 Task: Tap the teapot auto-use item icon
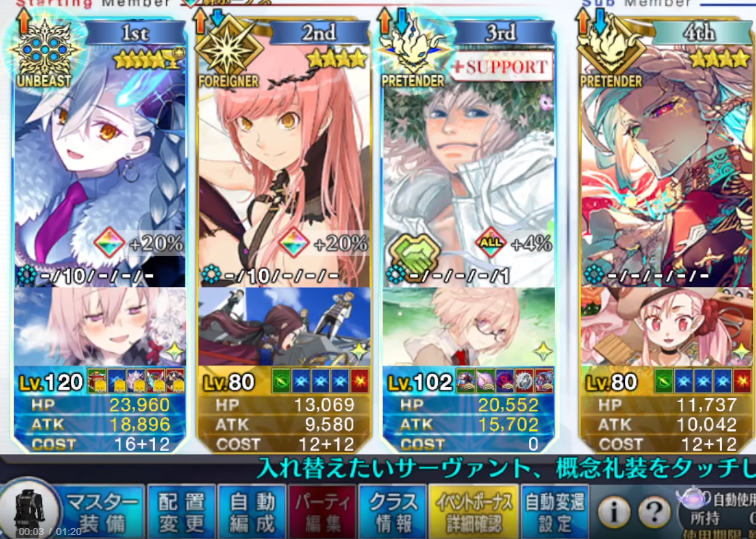point(692,499)
